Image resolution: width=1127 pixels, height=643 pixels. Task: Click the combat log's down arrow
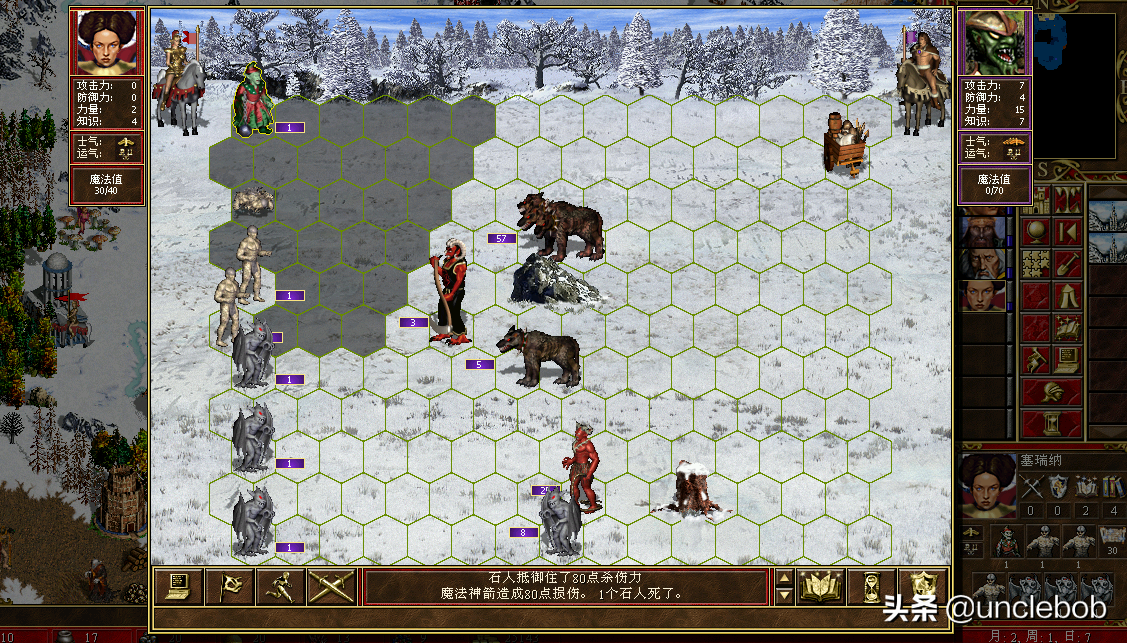coord(785,596)
